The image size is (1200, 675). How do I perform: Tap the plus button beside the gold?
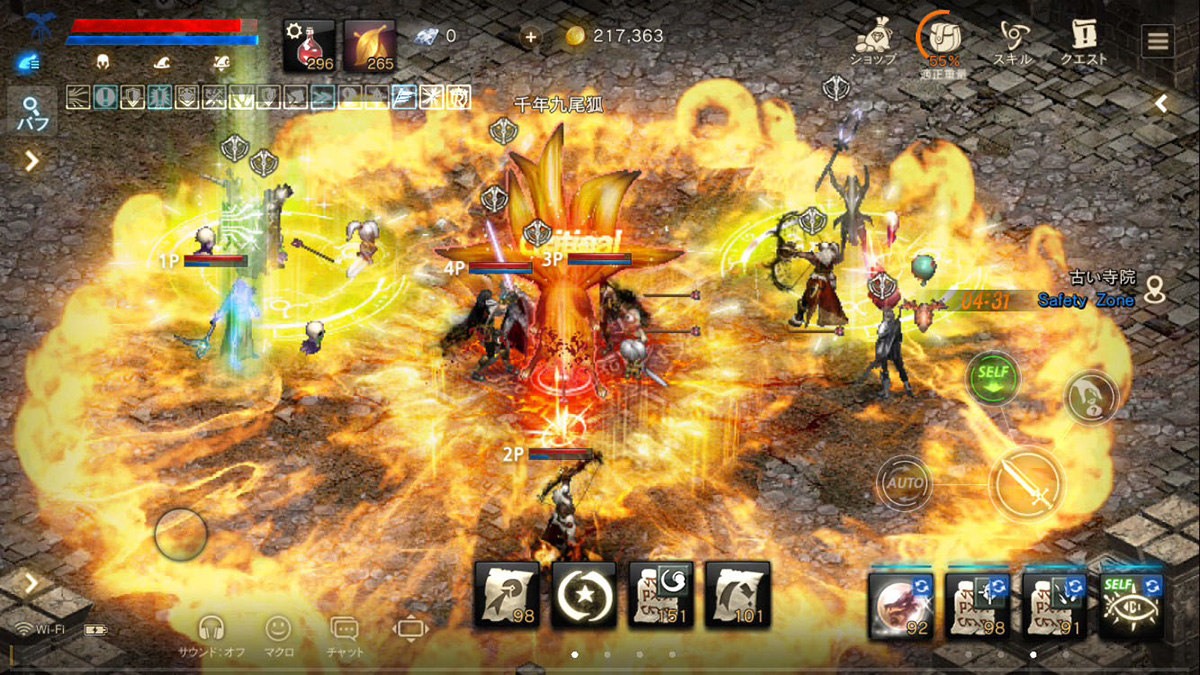530,37
